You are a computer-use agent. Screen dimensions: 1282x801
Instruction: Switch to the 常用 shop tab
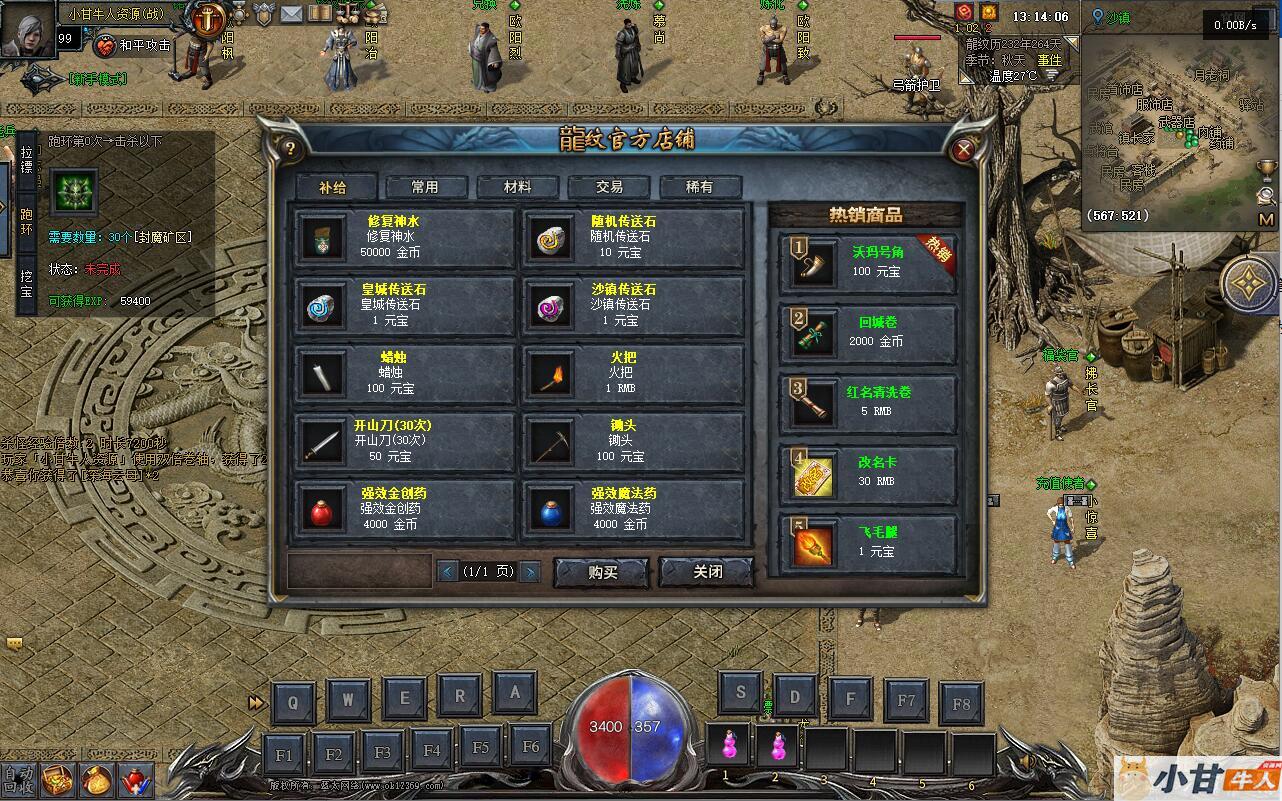click(425, 187)
